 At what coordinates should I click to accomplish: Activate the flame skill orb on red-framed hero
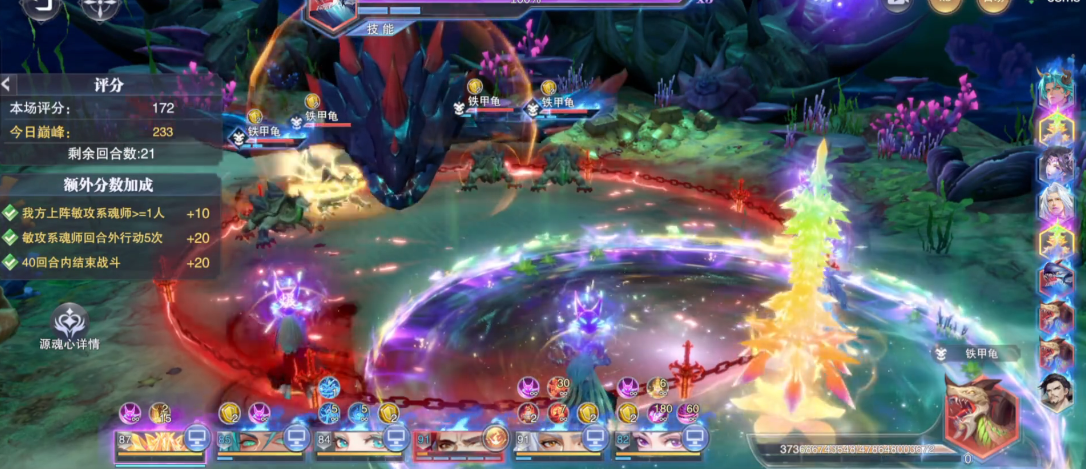(494, 437)
